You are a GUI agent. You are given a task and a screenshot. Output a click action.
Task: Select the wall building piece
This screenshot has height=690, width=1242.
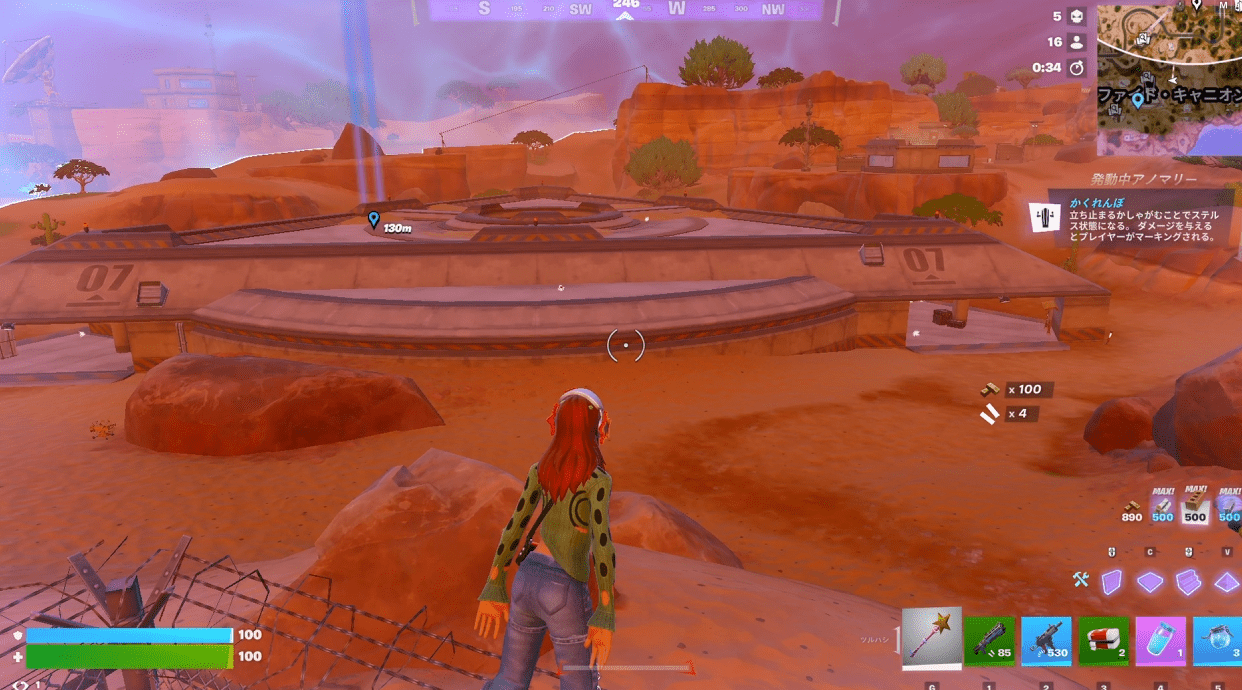coord(1112,581)
